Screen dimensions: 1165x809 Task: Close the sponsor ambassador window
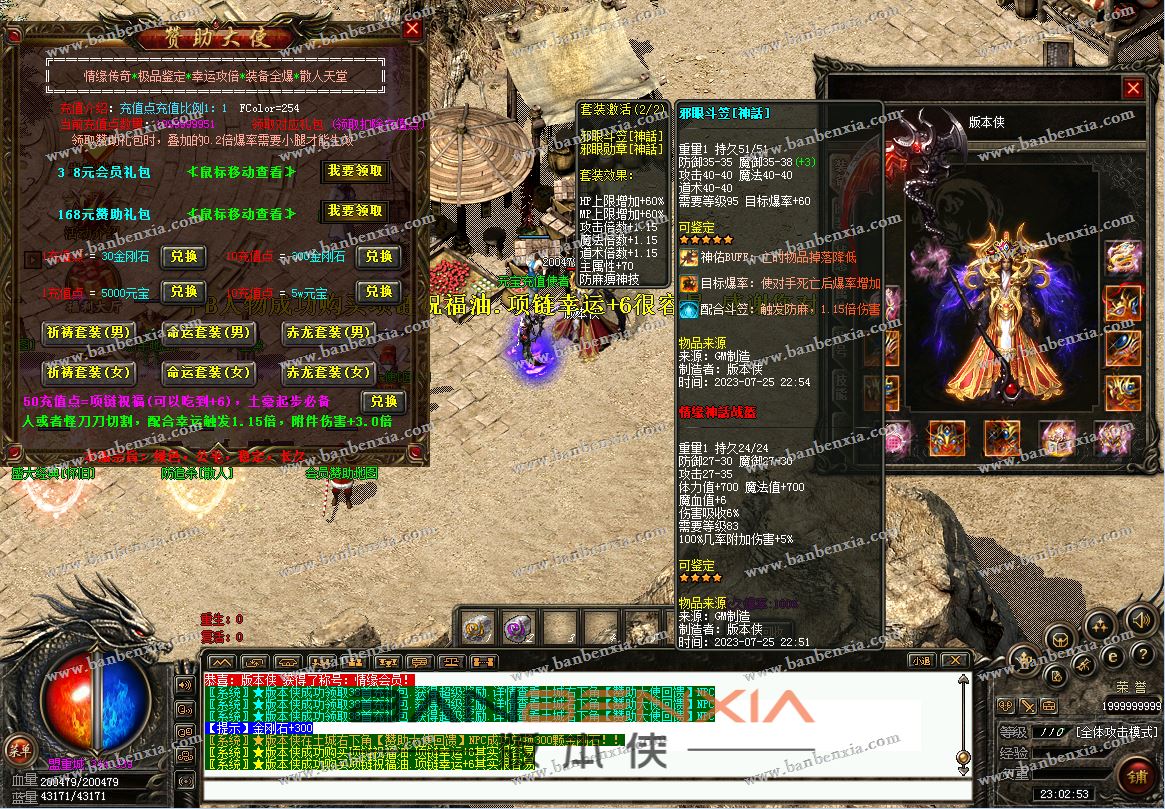(412, 30)
